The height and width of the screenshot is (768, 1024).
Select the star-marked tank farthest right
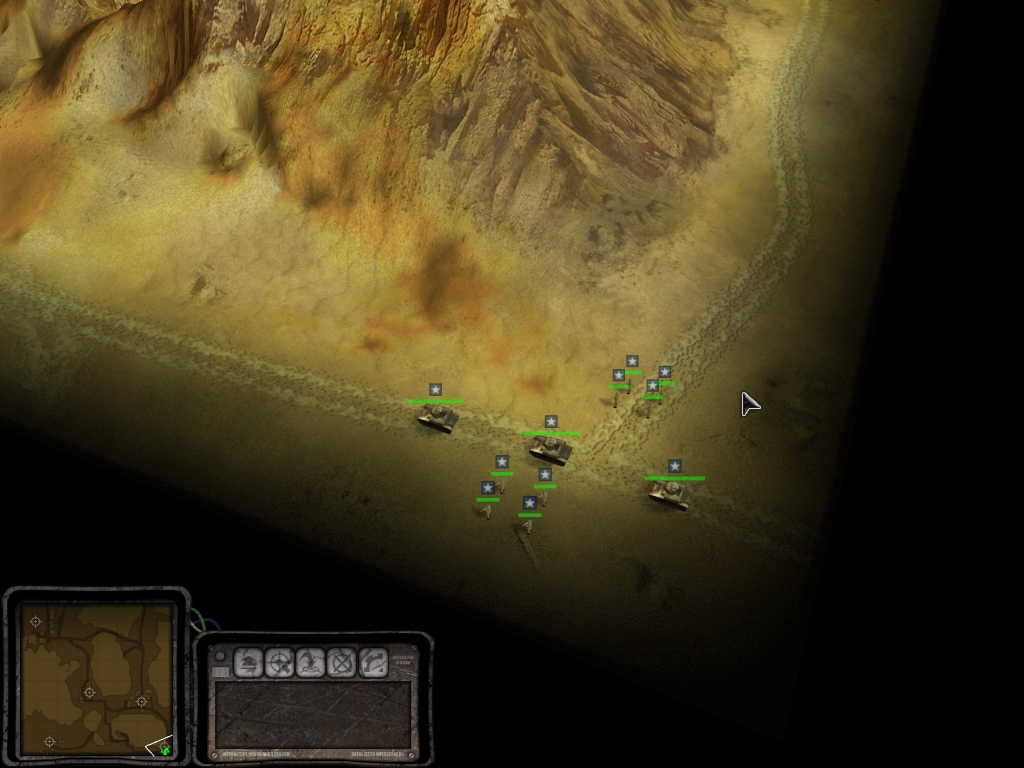pyautogui.click(x=671, y=493)
